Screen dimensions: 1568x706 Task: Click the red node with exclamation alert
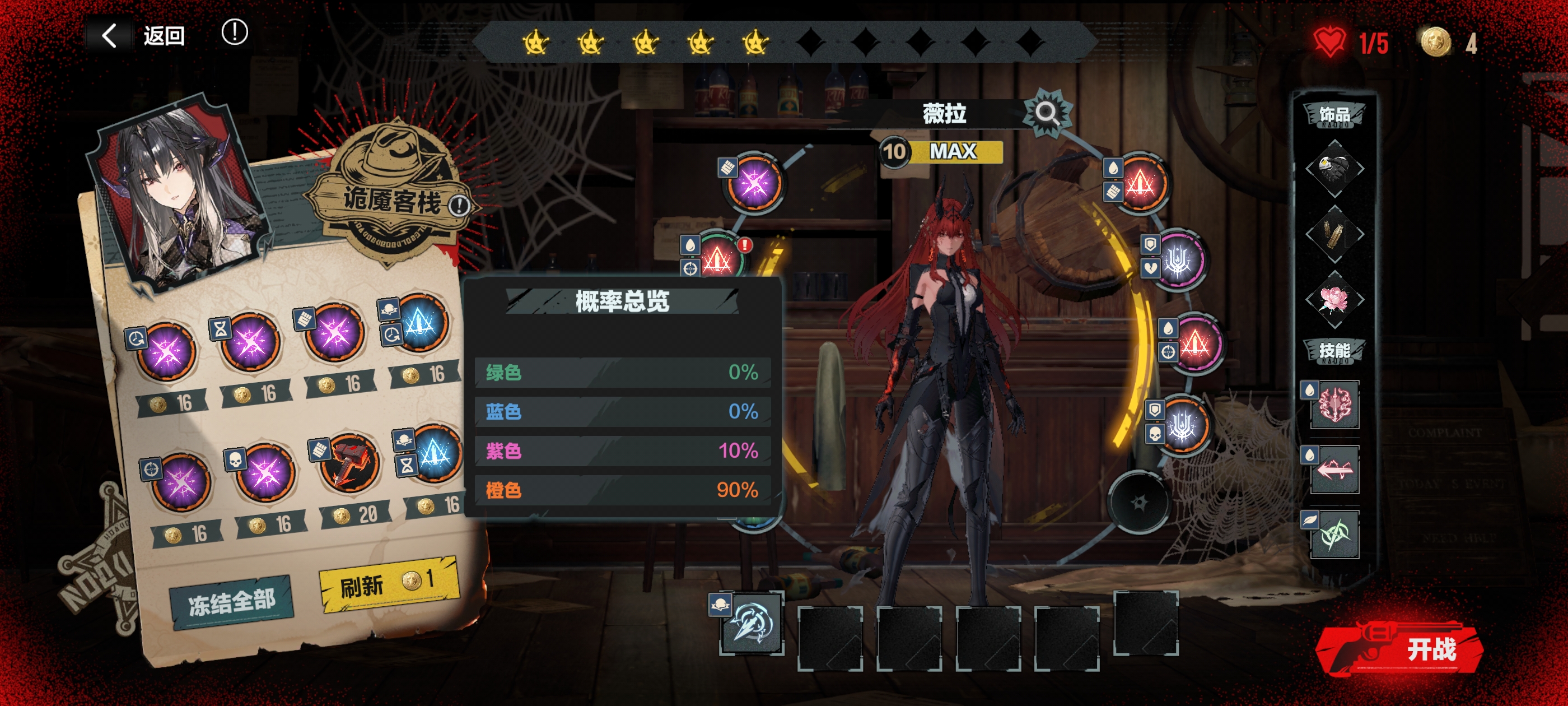pos(720,259)
